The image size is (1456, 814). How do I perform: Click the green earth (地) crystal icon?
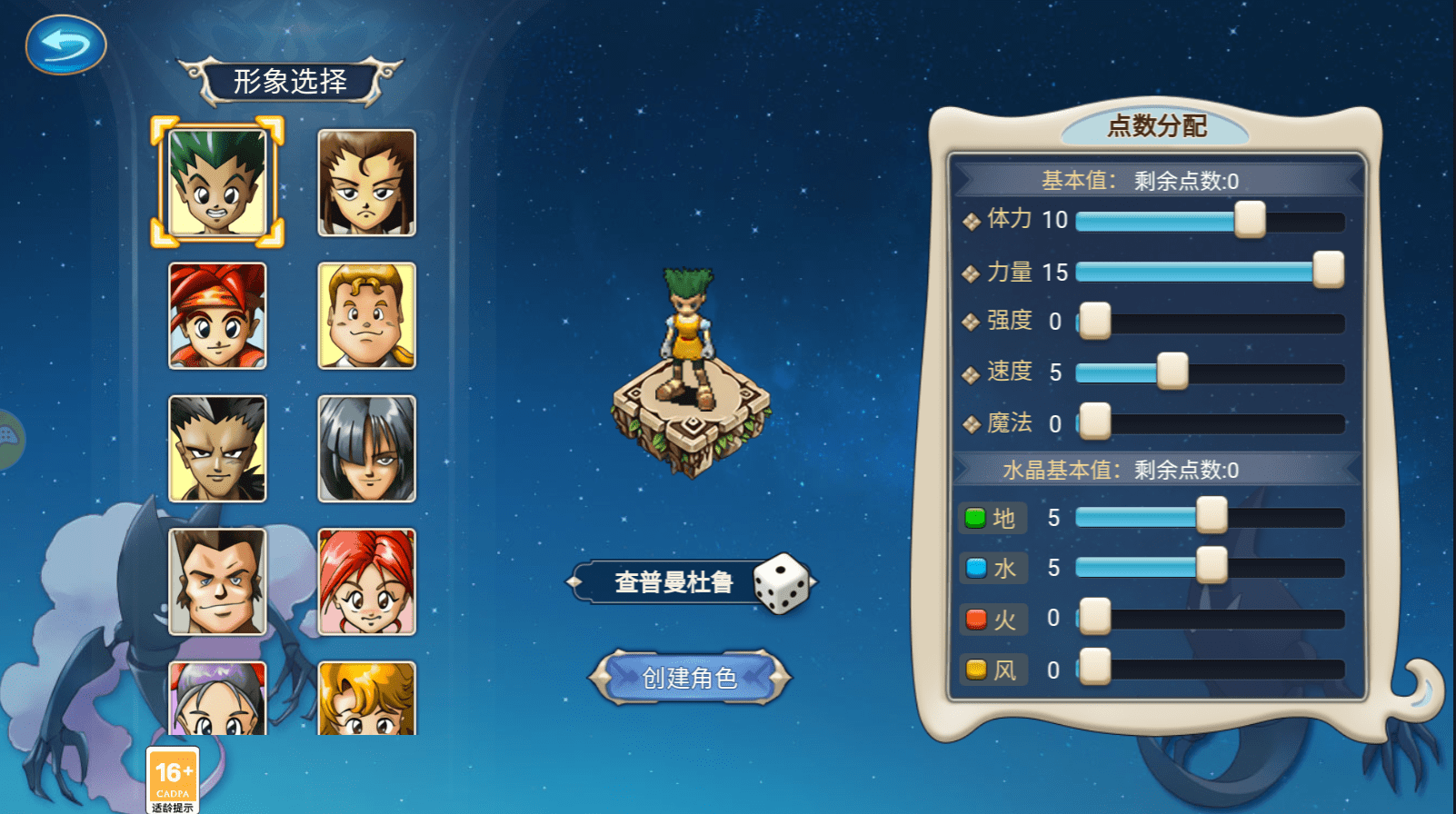pyautogui.click(x=976, y=519)
